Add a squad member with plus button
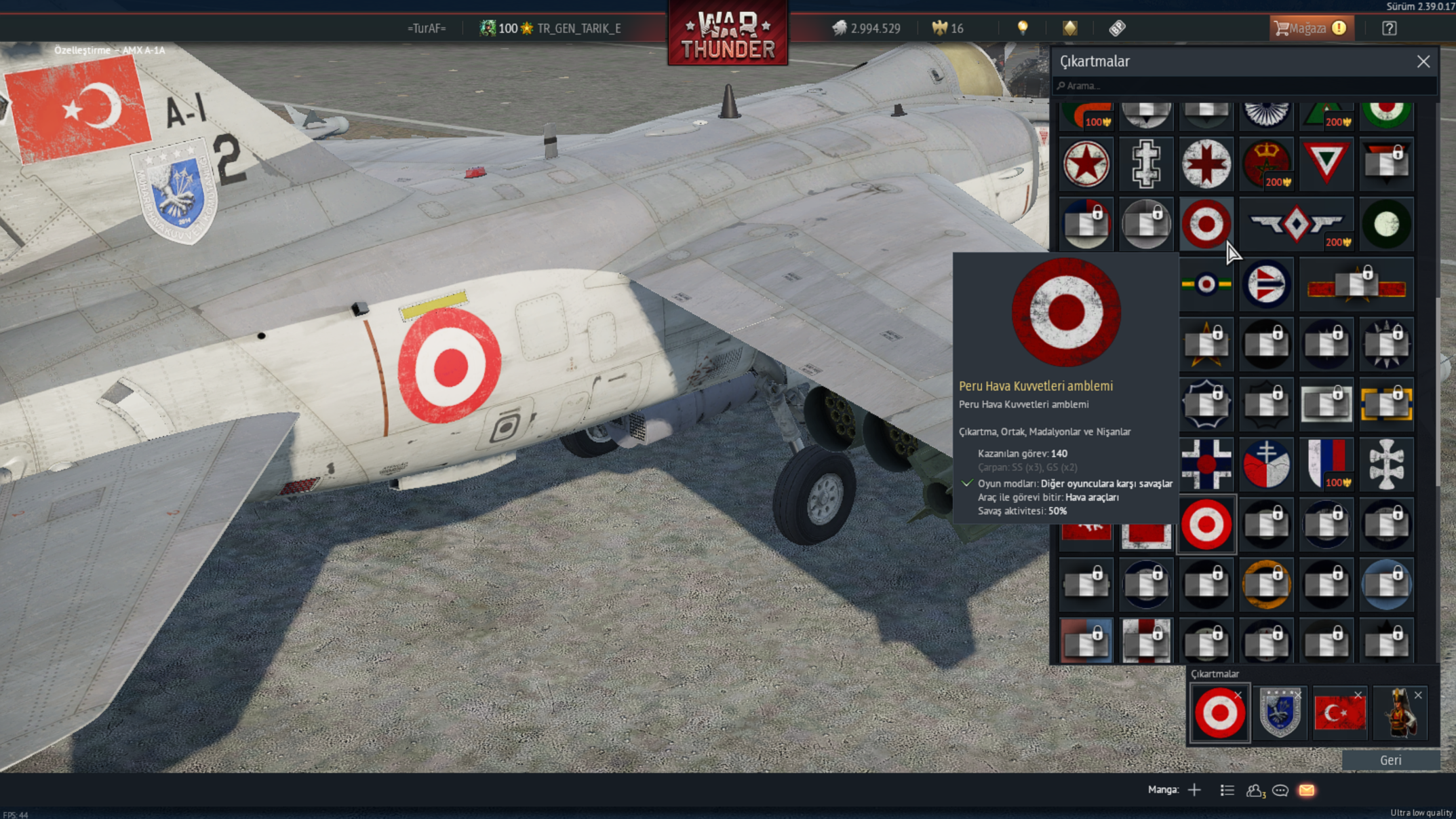Image resolution: width=1456 pixels, height=819 pixels. [1194, 790]
